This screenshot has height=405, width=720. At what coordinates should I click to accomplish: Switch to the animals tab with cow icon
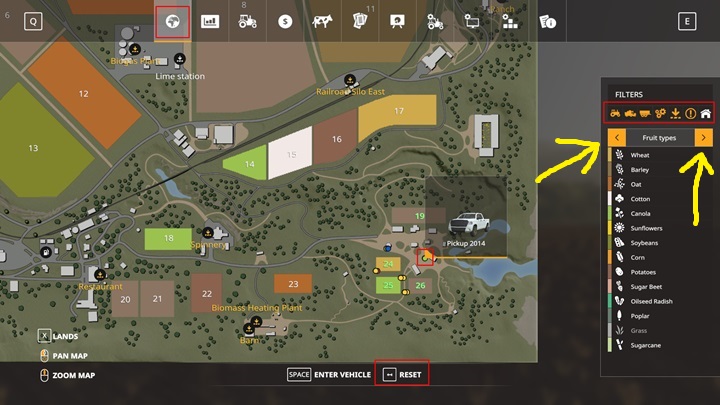[x=322, y=22]
